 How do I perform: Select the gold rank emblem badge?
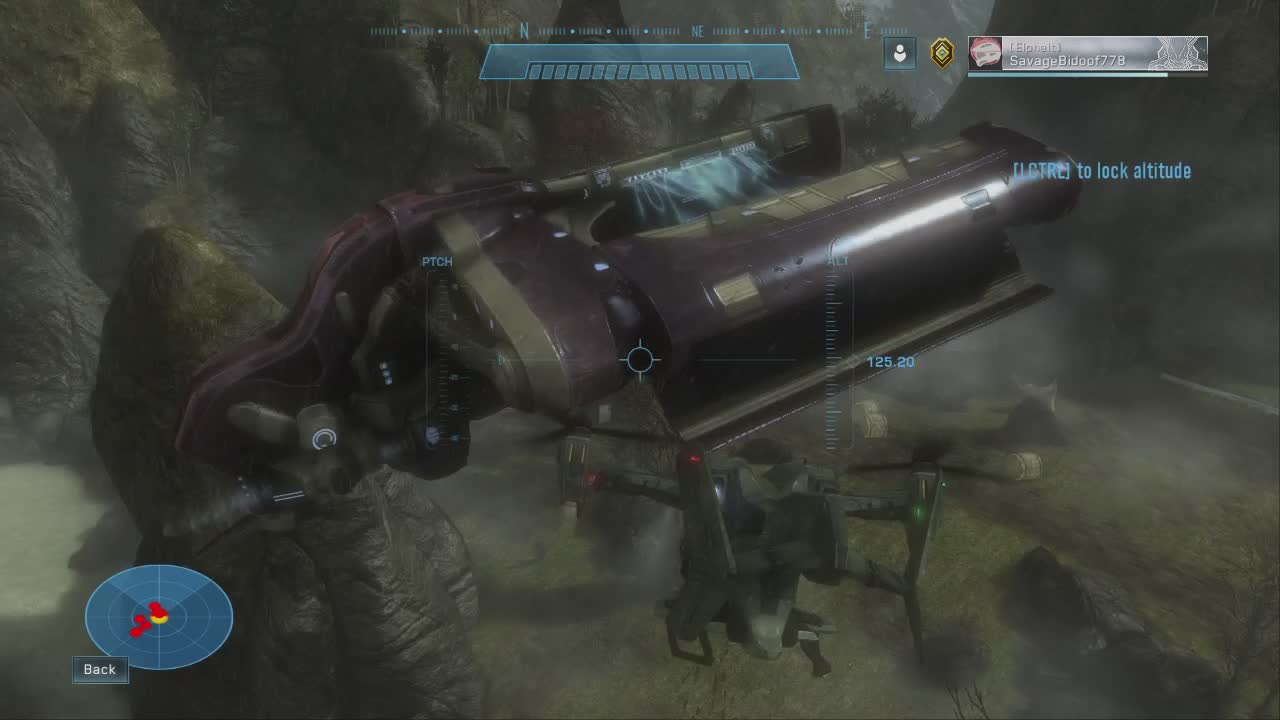coord(941,54)
